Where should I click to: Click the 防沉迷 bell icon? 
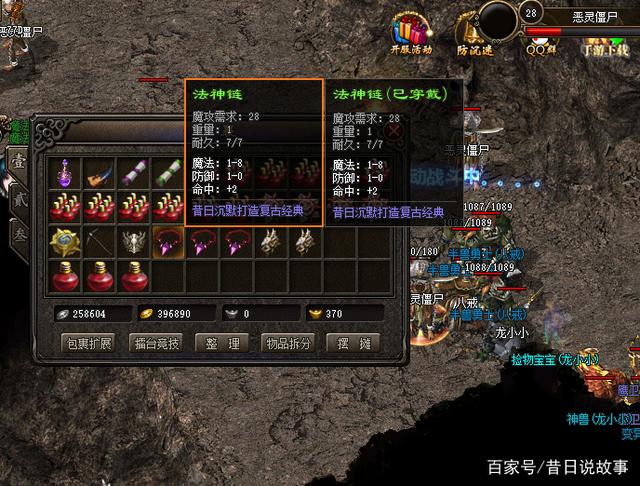474,30
